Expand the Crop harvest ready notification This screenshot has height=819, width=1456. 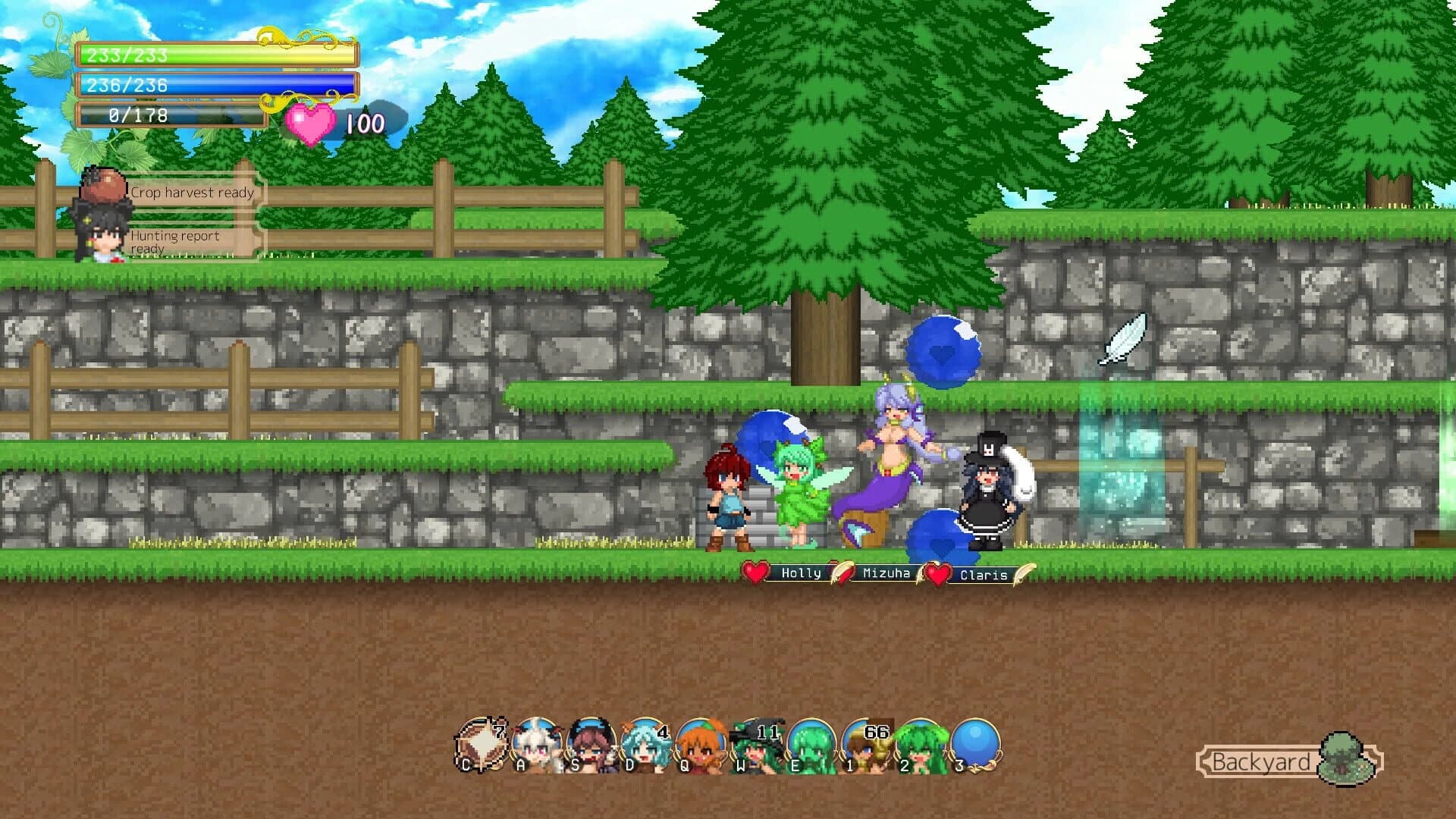pyautogui.click(x=192, y=193)
